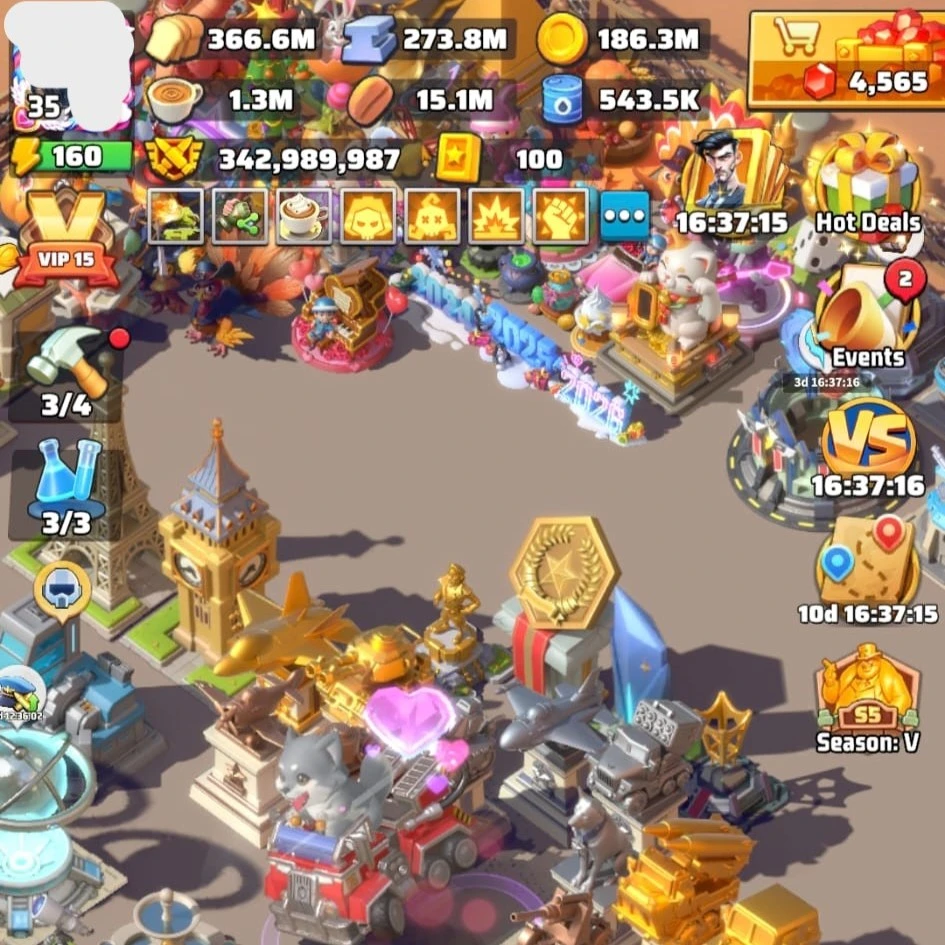Select the explosion burst buff icon

pyautogui.click(x=496, y=216)
